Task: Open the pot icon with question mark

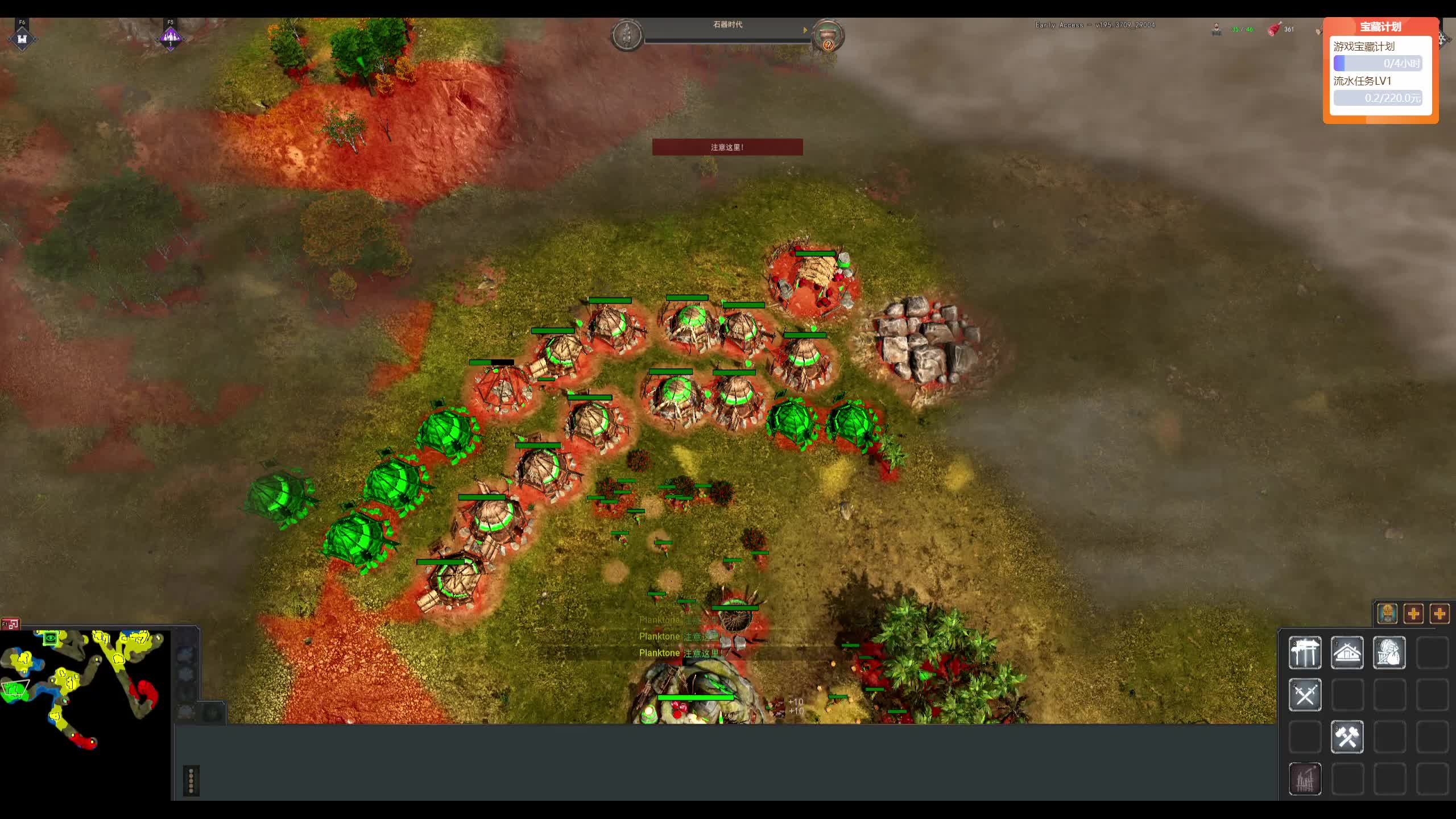Action: pyautogui.click(x=828, y=36)
